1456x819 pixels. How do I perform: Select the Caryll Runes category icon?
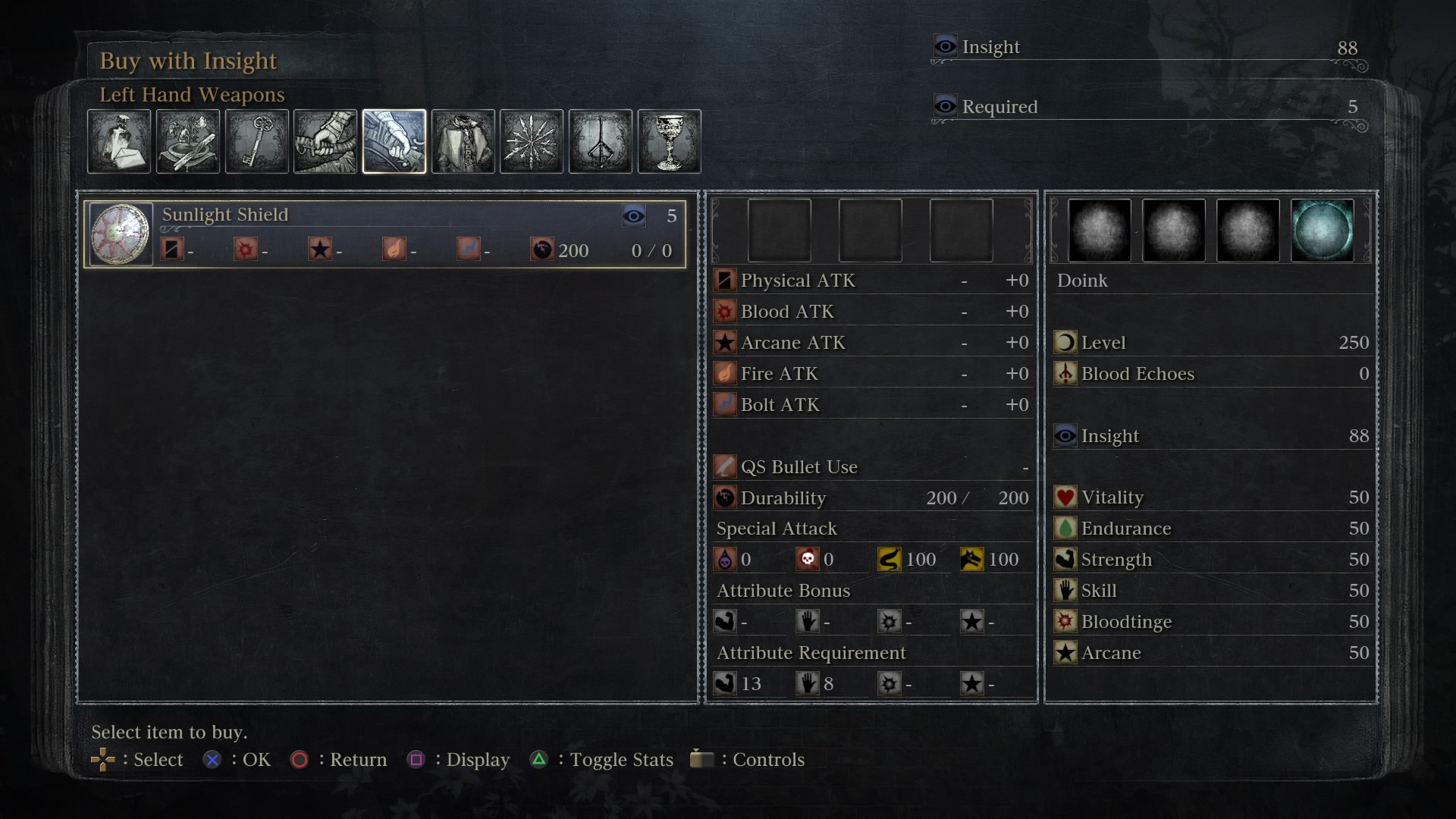[600, 141]
